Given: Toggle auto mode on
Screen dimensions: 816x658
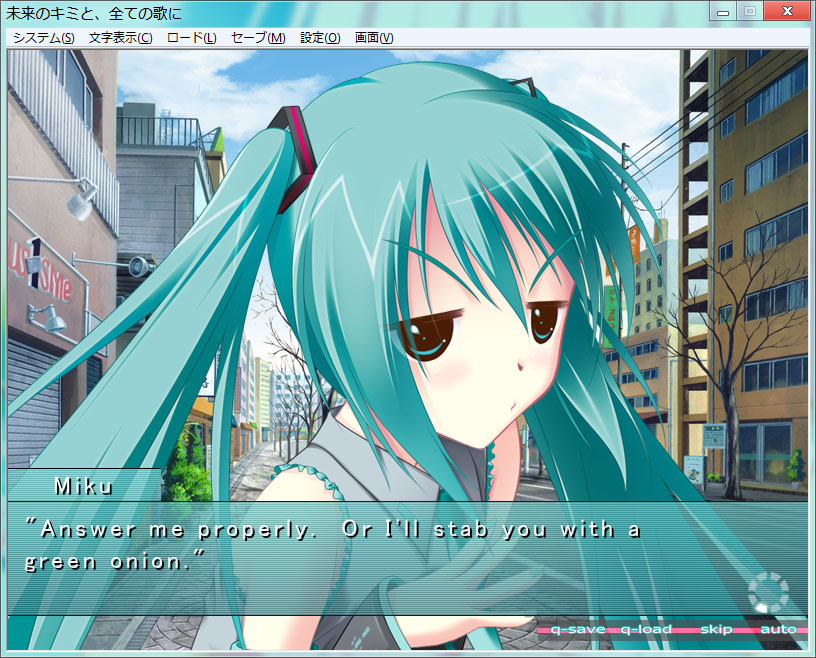Looking at the screenshot, I should coord(778,629).
